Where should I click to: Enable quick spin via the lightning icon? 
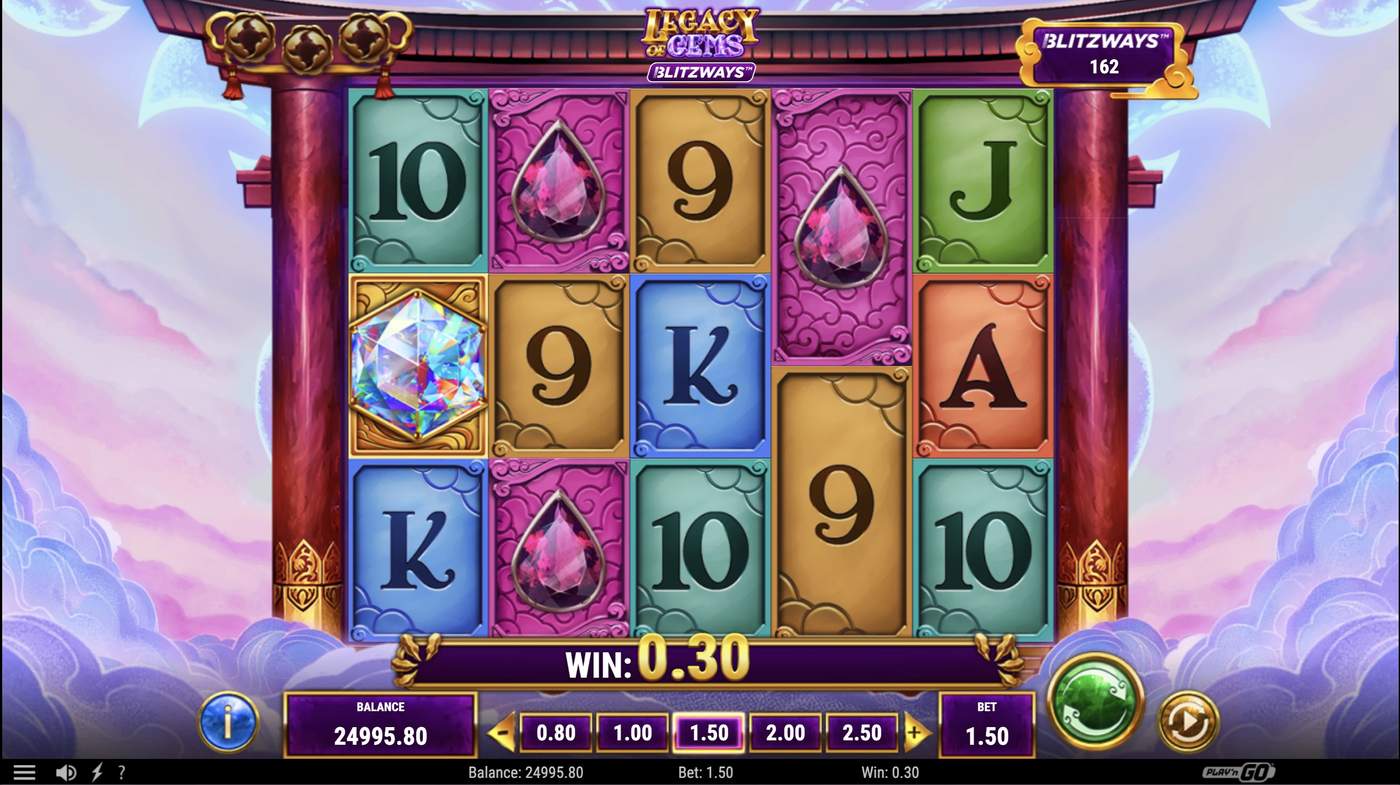(x=95, y=771)
